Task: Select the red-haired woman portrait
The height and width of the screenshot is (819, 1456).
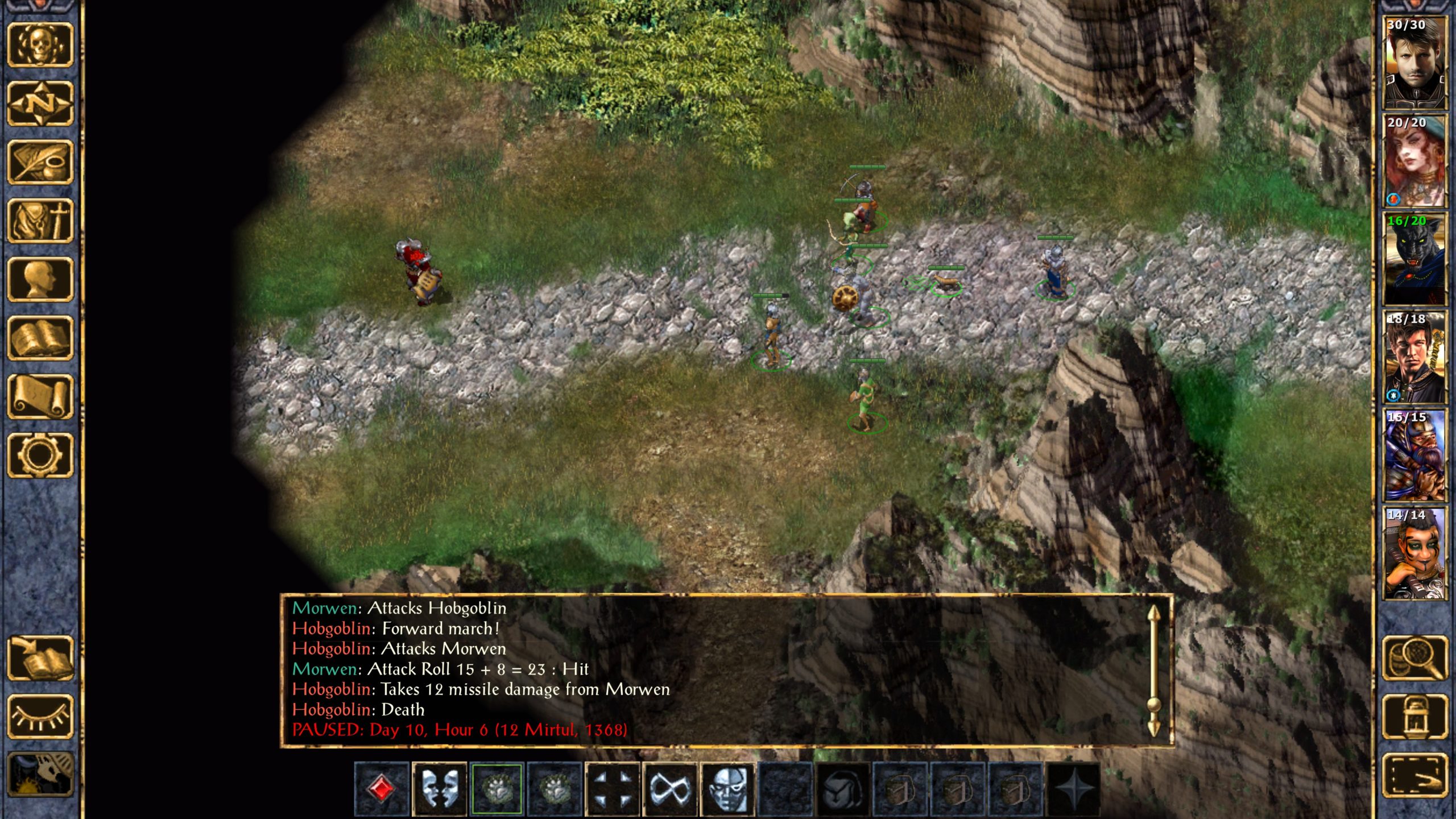Action: 1414,161
